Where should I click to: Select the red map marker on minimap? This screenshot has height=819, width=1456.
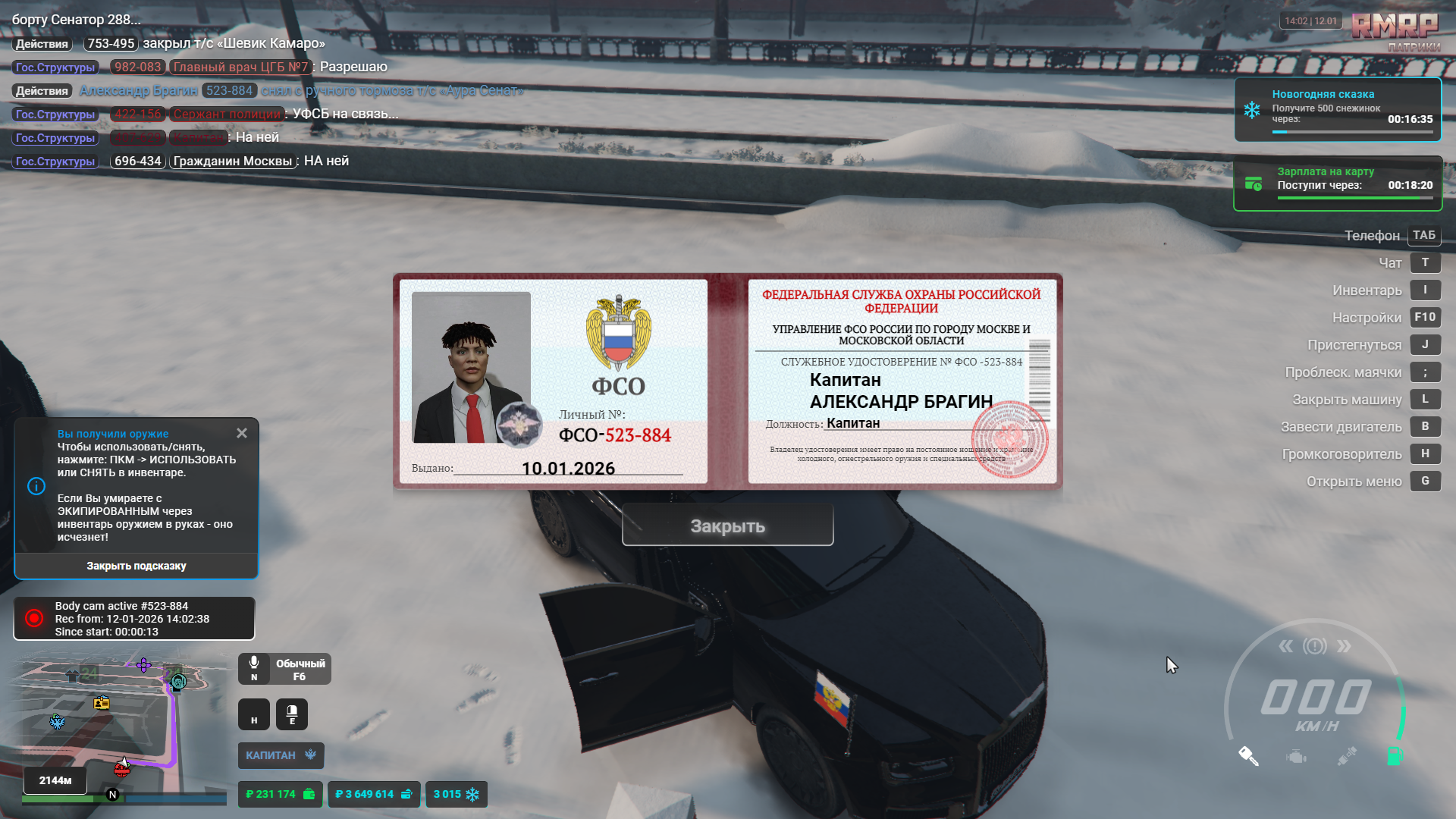[x=121, y=769]
